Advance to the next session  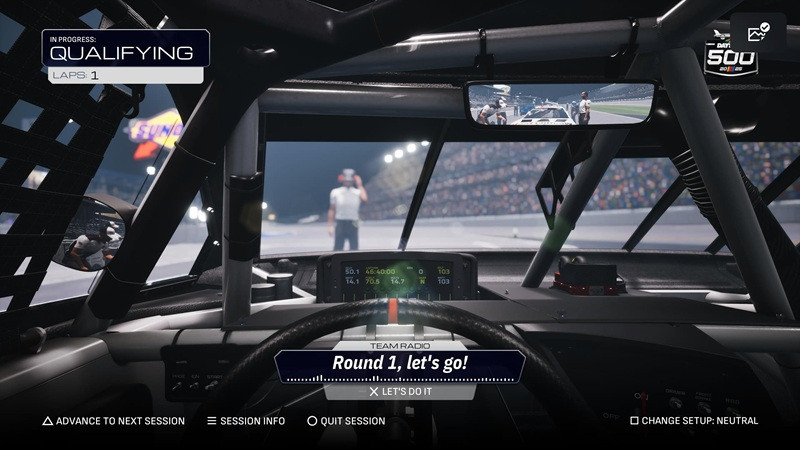tap(113, 421)
